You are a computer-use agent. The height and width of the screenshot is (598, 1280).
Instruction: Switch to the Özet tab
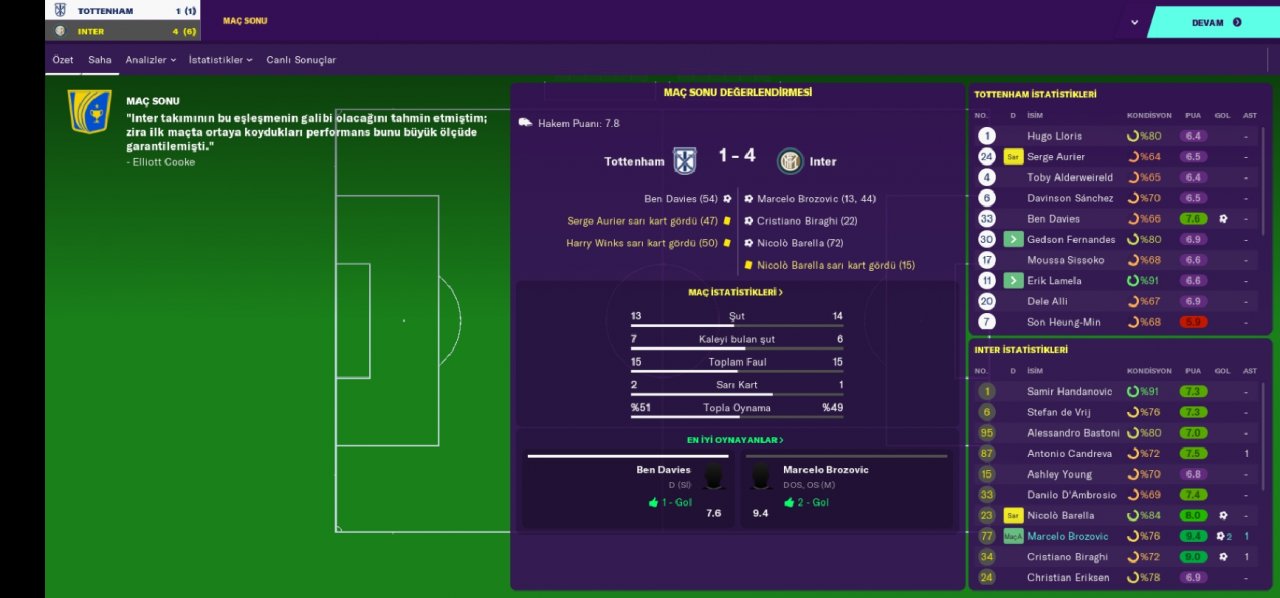tap(63, 60)
